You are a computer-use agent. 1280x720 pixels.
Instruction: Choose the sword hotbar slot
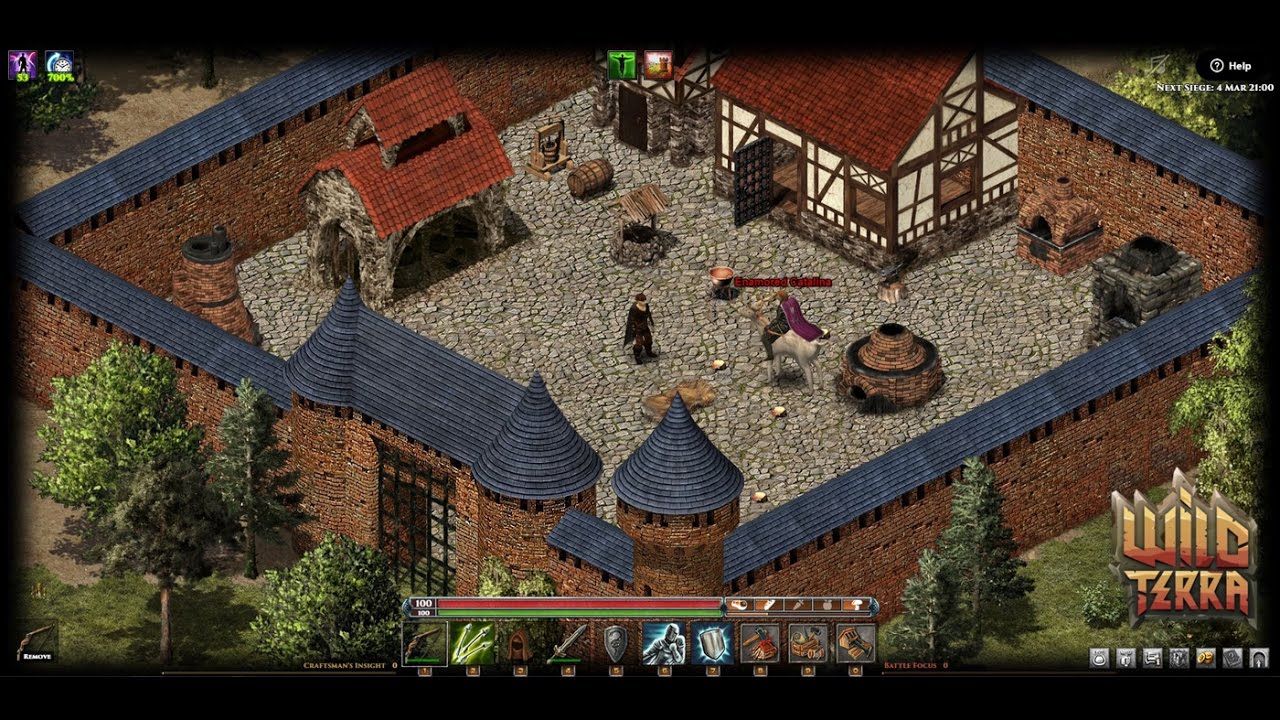click(568, 644)
